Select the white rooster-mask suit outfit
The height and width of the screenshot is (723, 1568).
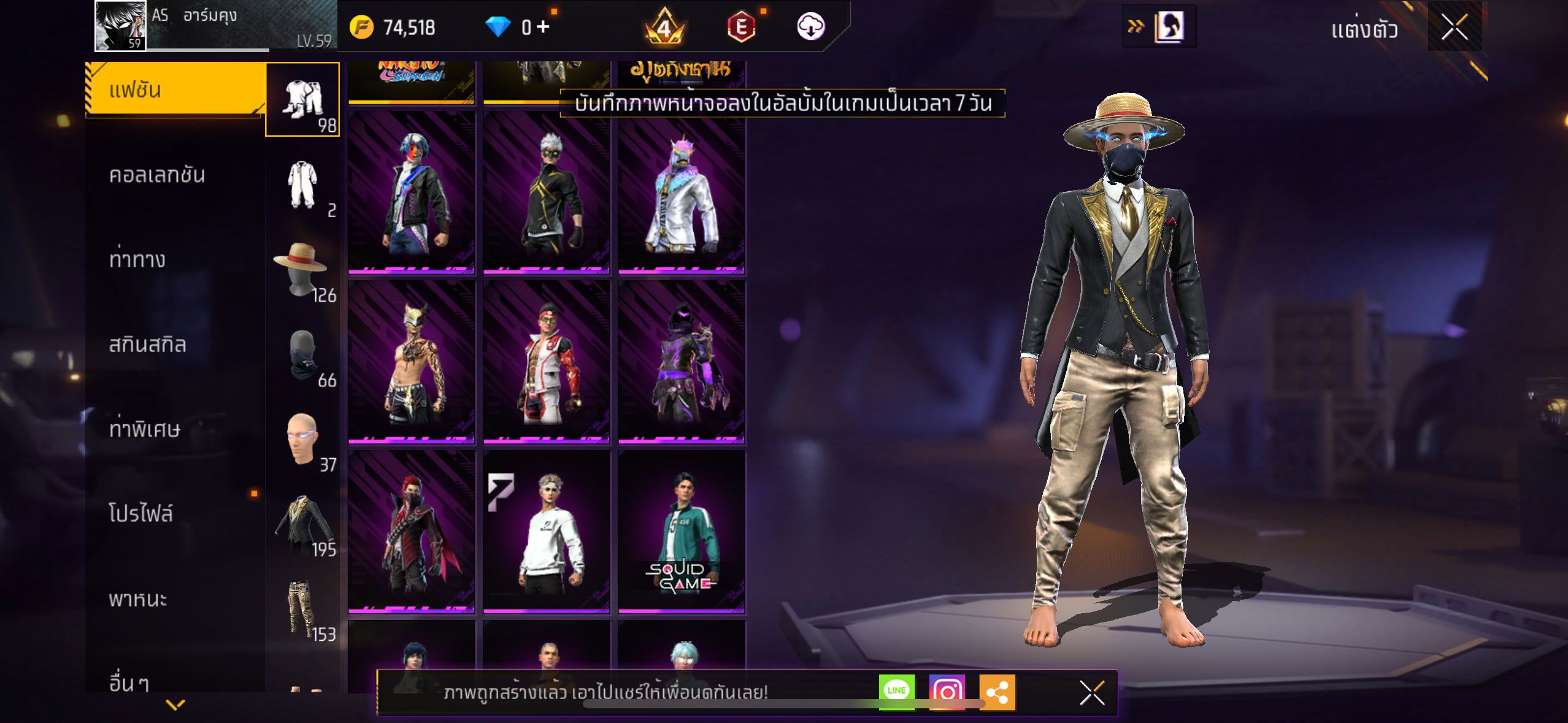pos(682,193)
